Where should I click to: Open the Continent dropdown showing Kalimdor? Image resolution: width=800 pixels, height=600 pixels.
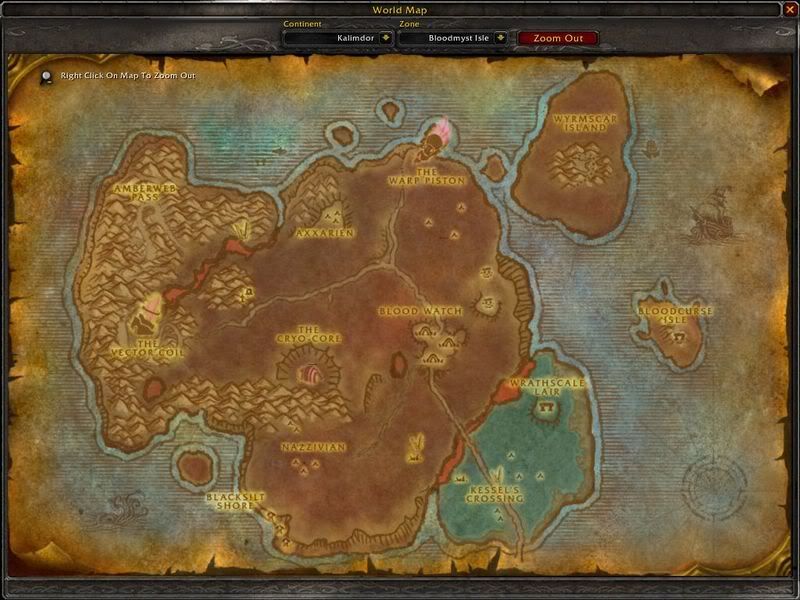(x=385, y=38)
